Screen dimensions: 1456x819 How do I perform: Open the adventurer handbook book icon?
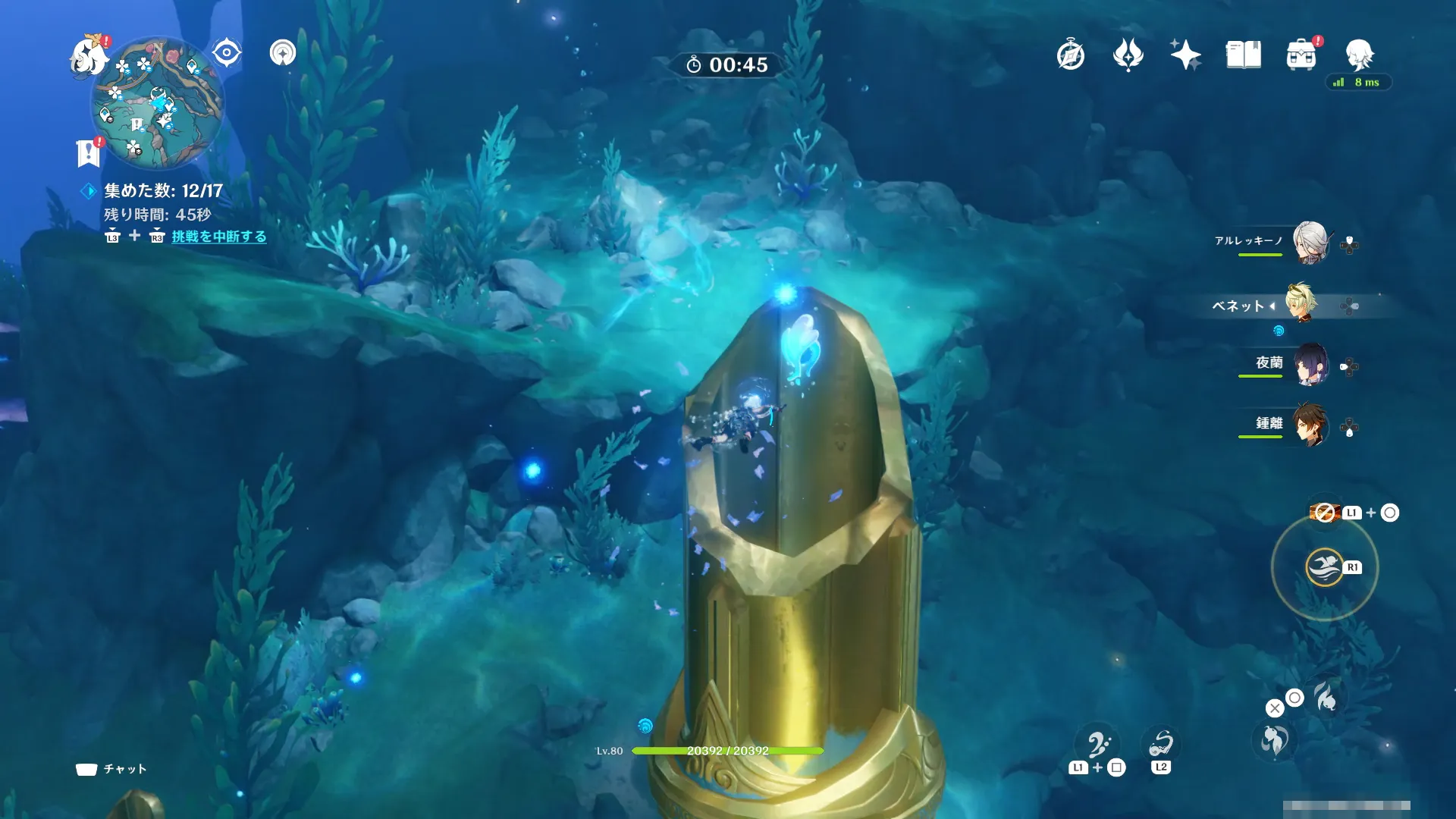[1243, 55]
